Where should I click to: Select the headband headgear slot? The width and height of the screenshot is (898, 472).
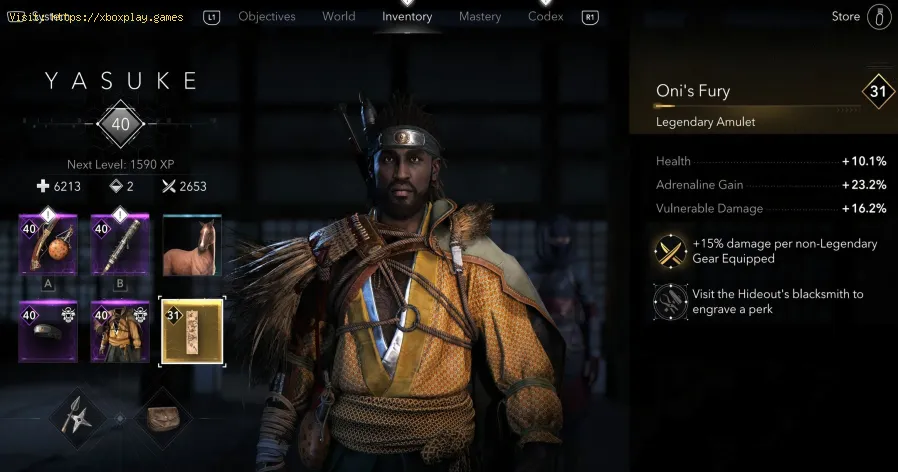coord(48,331)
